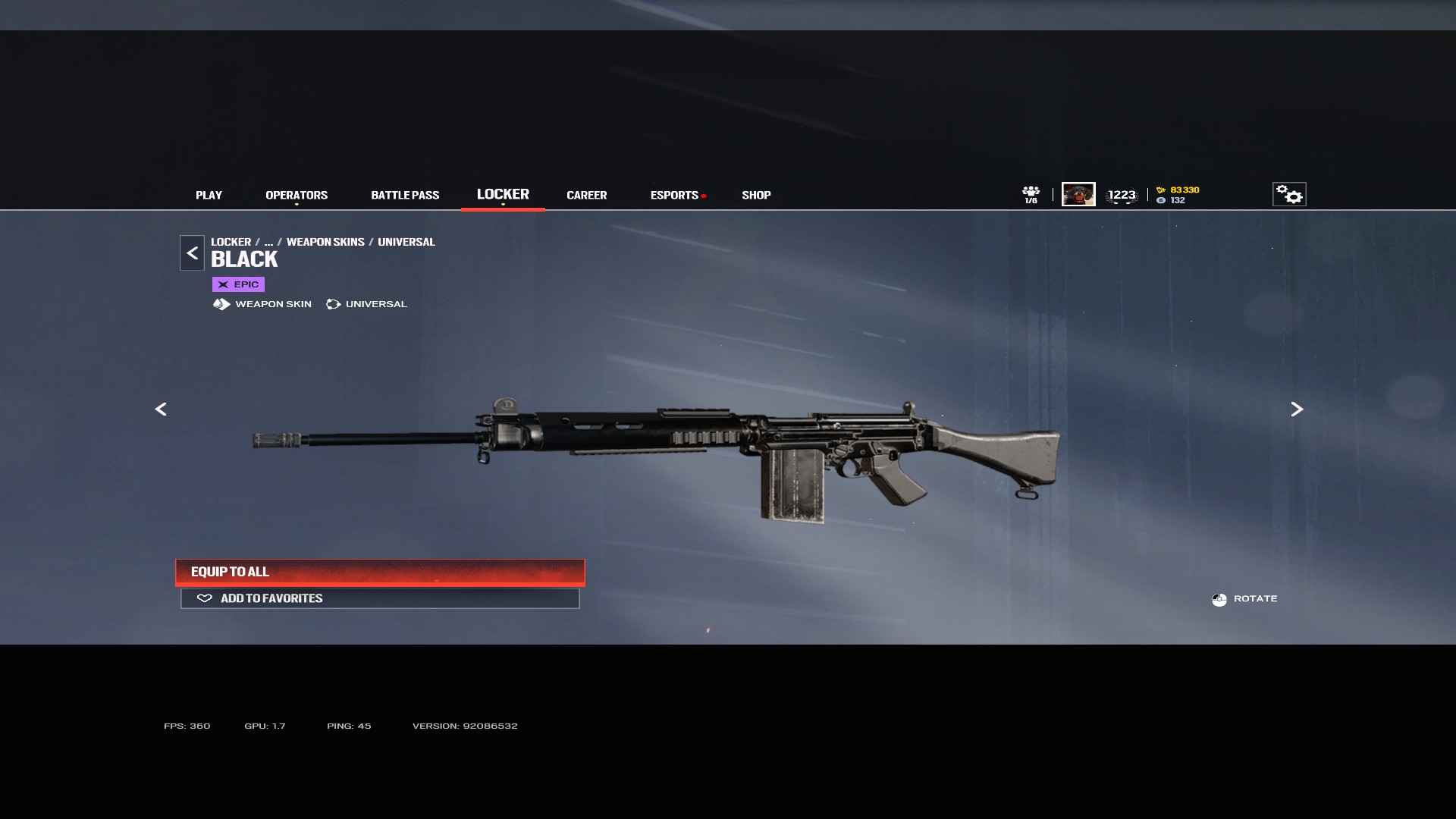Equip the Black skin to all weapons
Image resolution: width=1456 pixels, height=819 pixels.
[380, 572]
